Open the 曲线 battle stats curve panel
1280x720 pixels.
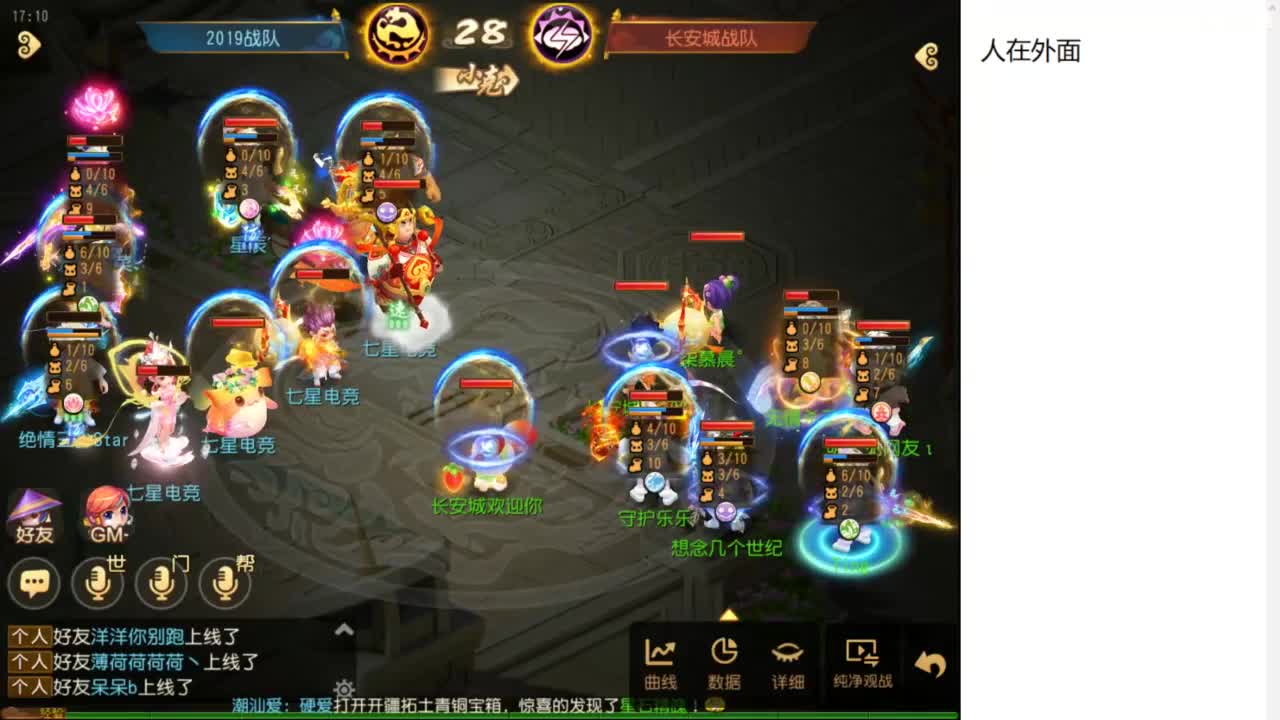click(x=659, y=660)
